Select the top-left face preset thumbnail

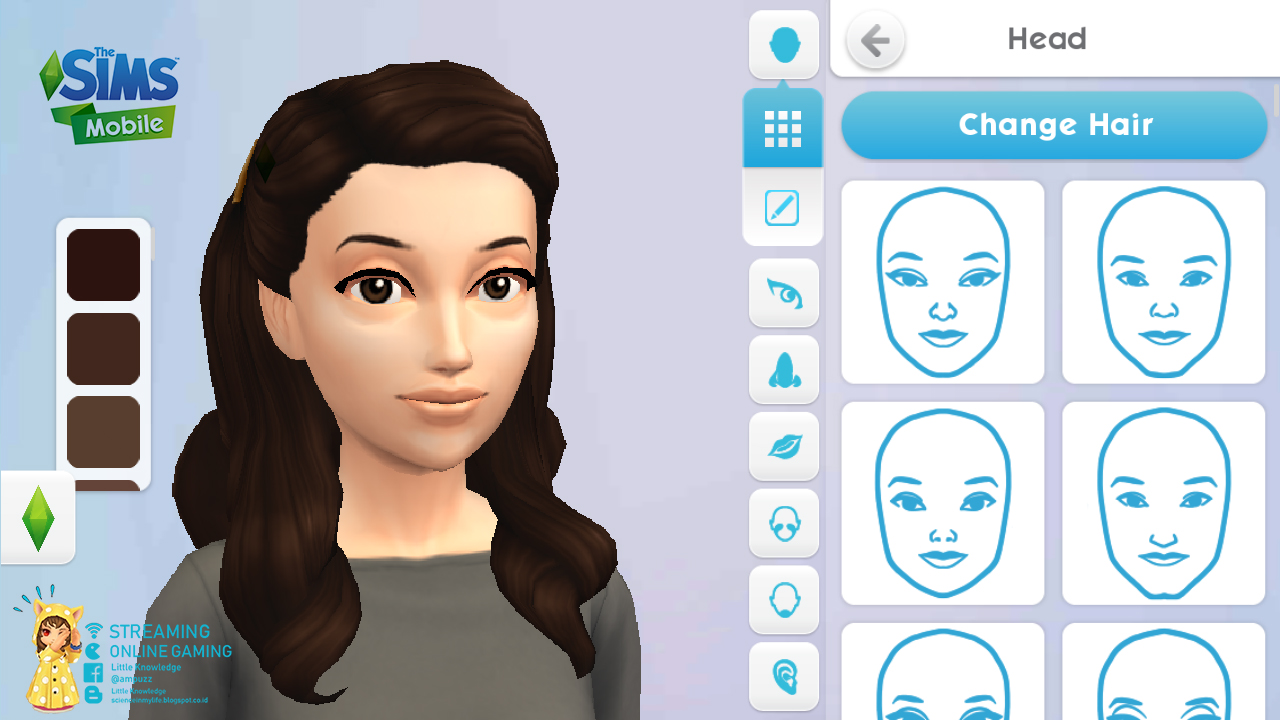pos(942,281)
